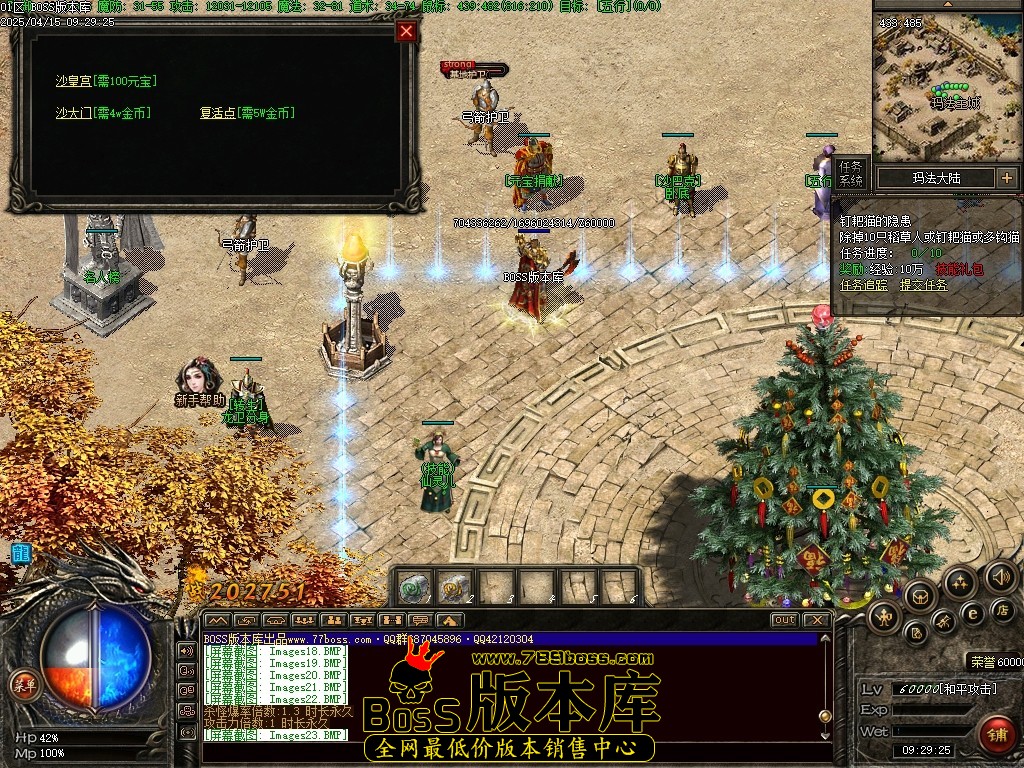1024x768 pixels.
Task: Use the green scroll in hotbar slot 1
Action: click(416, 587)
